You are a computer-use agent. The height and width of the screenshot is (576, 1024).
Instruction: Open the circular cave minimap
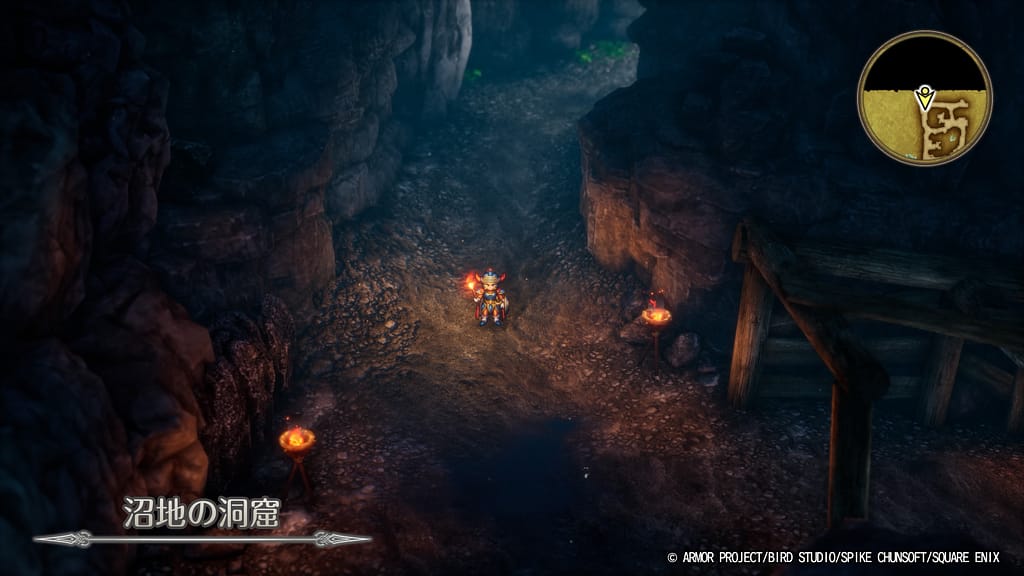(924, 98)
